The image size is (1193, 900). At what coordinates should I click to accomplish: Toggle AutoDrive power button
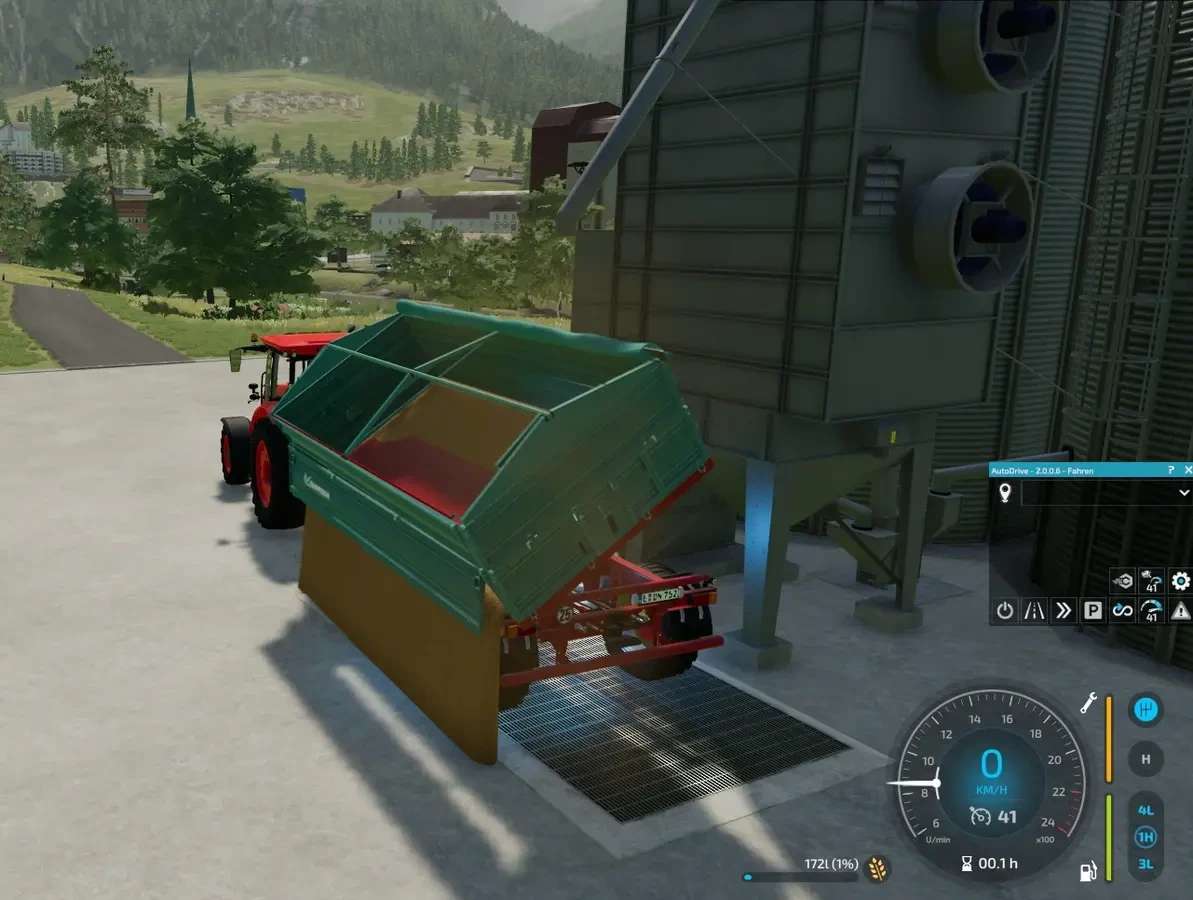pos(1005,610)
